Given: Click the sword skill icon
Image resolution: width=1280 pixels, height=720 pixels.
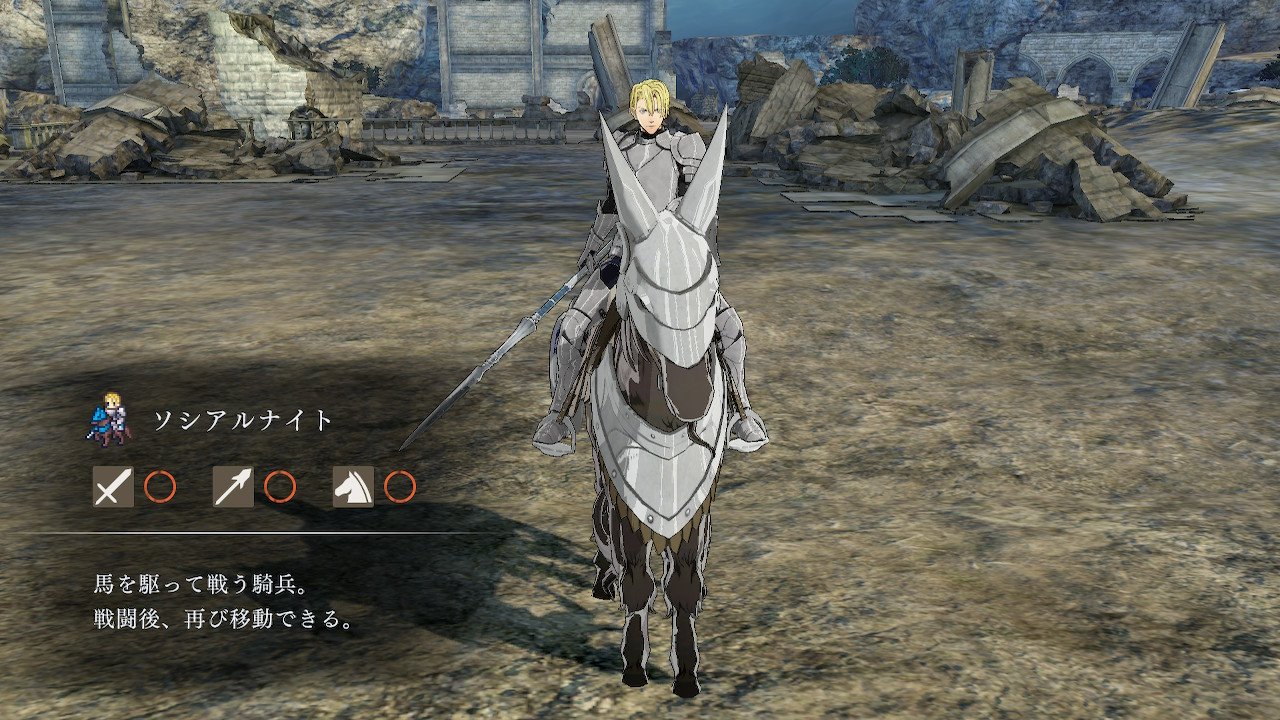Looking at the screenshot, I should pyautogui.click(x=113, y=487).
